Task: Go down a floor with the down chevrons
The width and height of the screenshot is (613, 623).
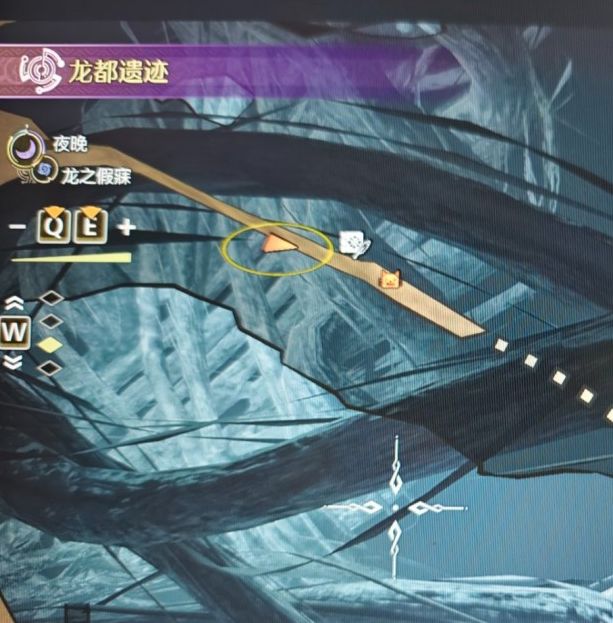Action: coord(15,362)
